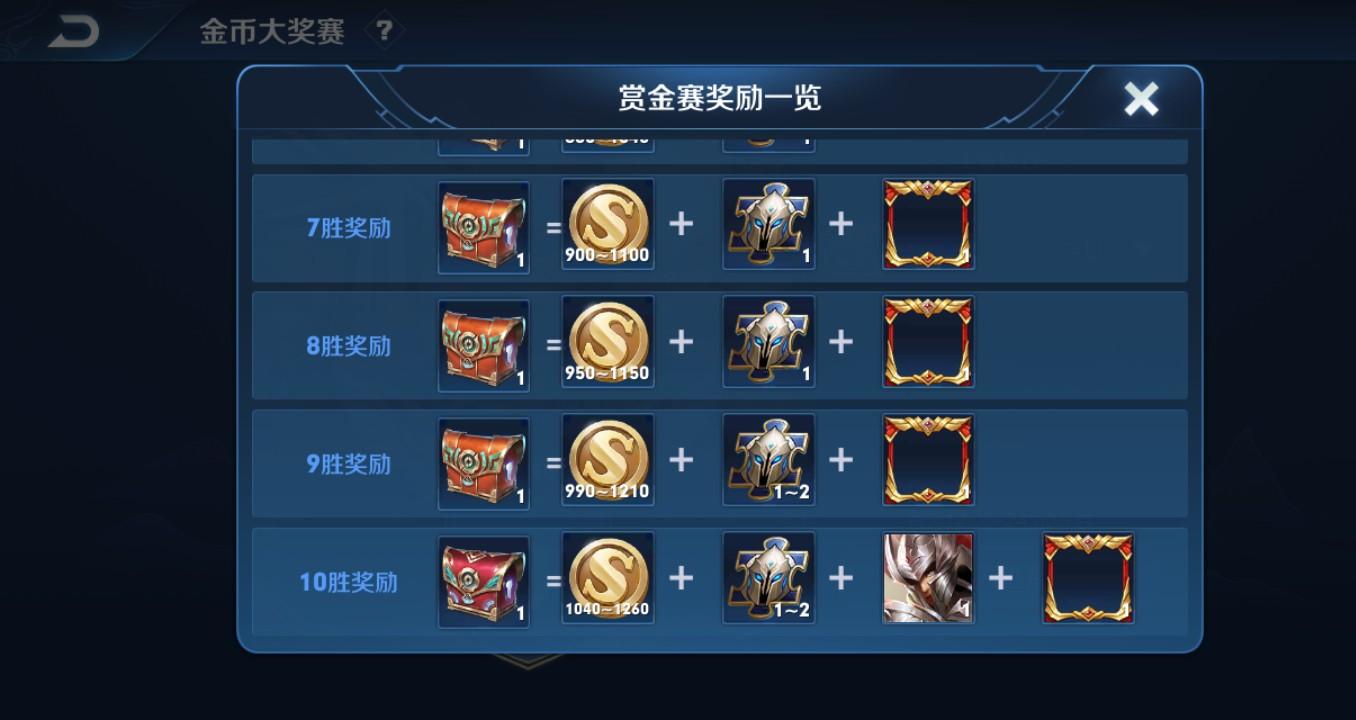Open the 8胜奖励 treasure chest icon

tap(483, 343)
